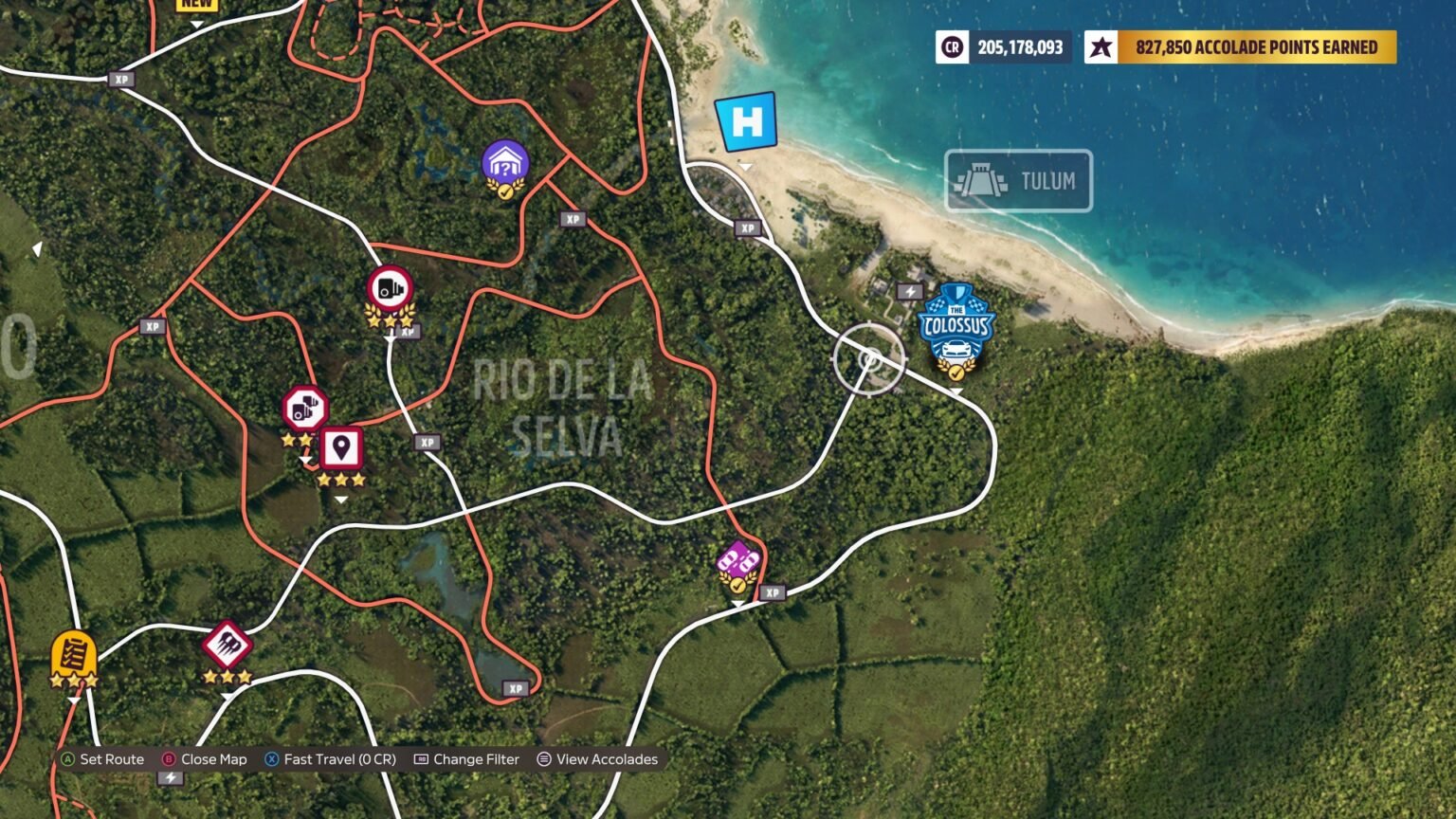
Task: Click the octagonal speed zone icon
Action: click(303, 409)
